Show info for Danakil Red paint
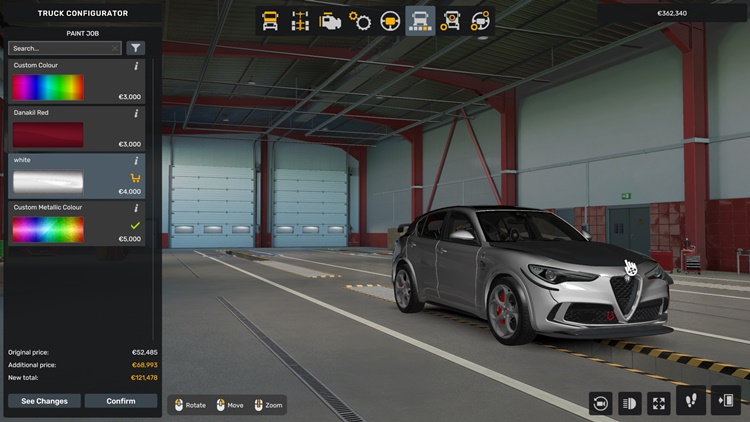 [136, 113]
